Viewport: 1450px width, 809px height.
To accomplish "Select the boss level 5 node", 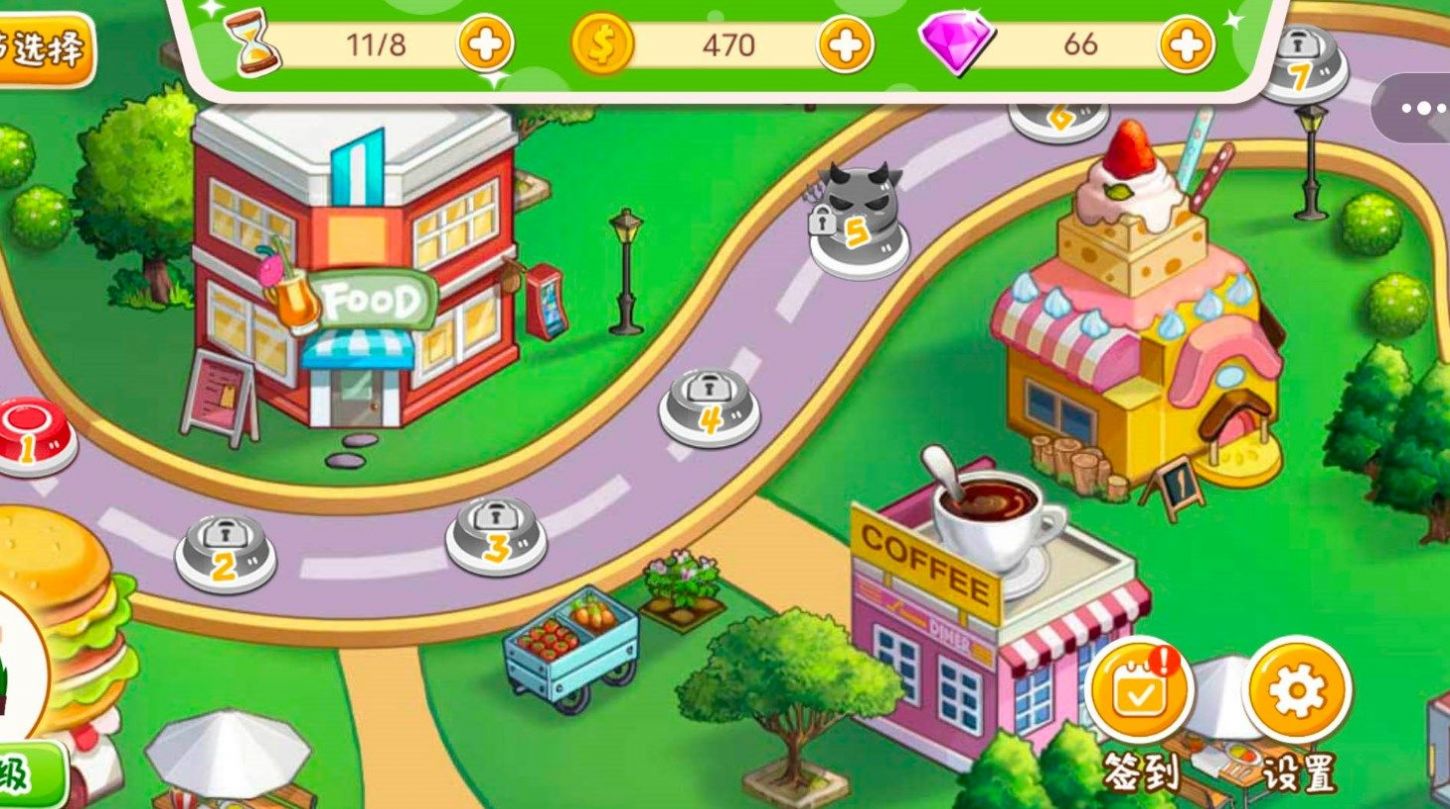I will pyautogui.click(x=858, y=220).
